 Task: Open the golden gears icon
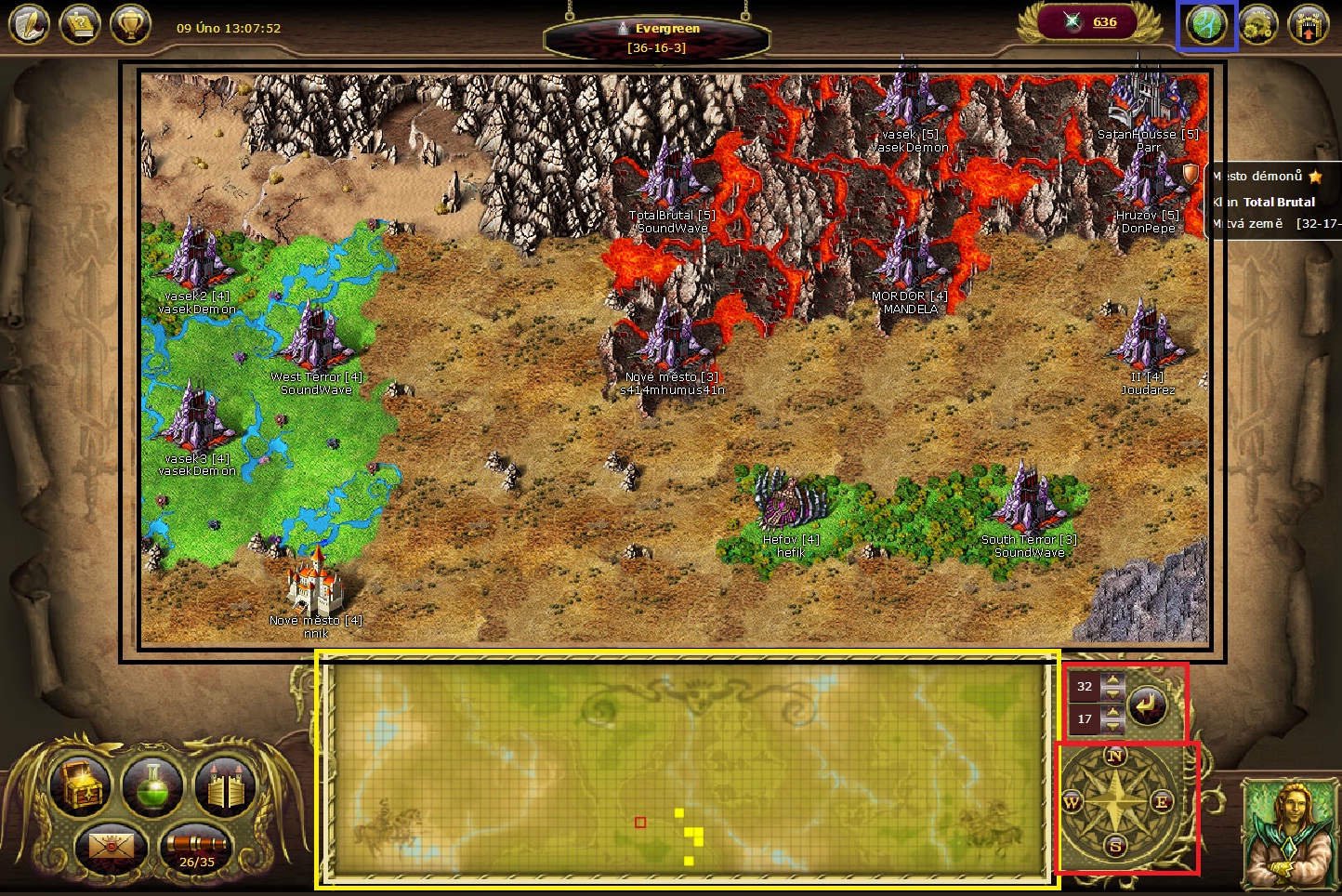[1257, 26]
